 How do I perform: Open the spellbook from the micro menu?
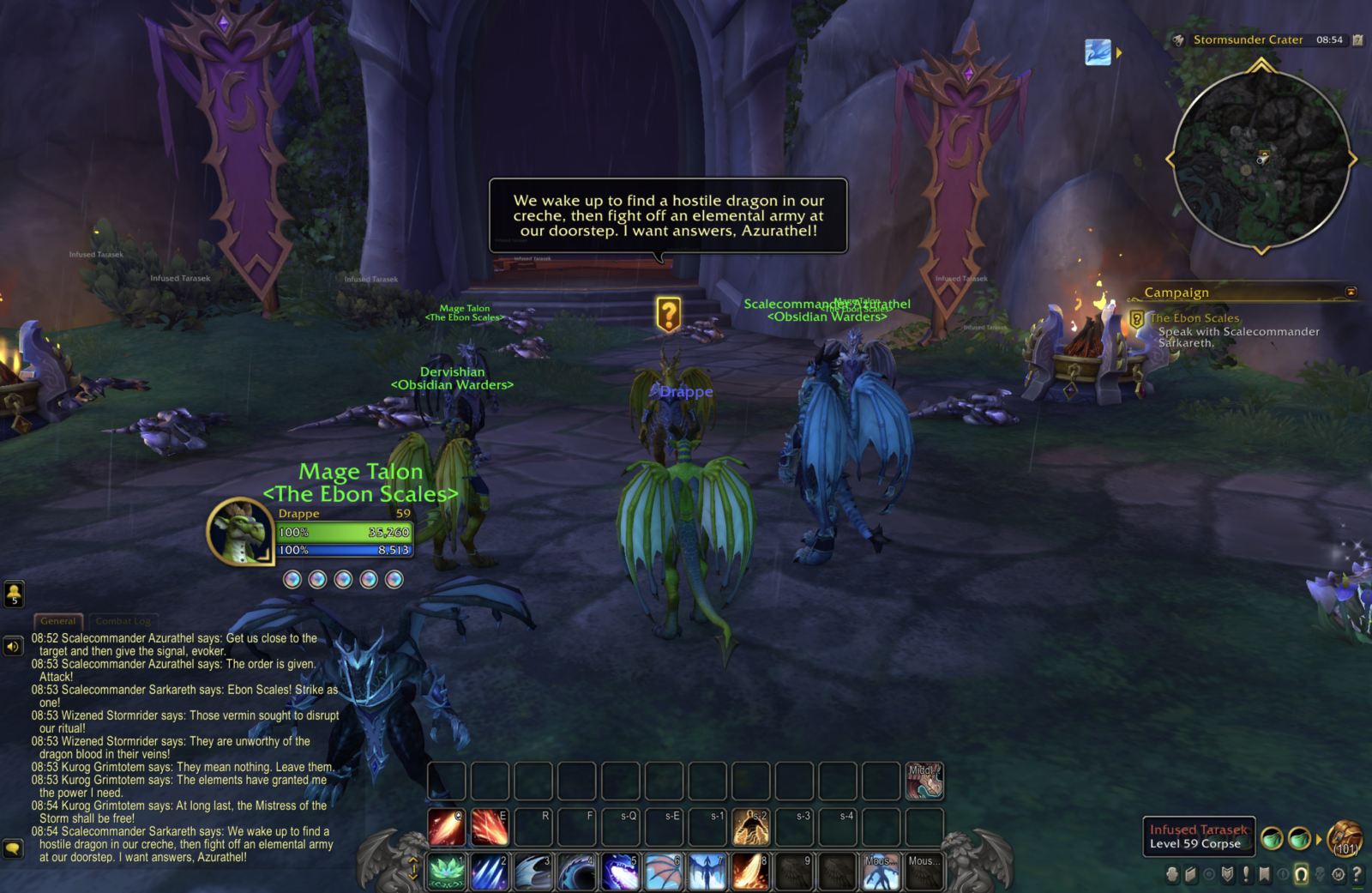pos(1191,873)
